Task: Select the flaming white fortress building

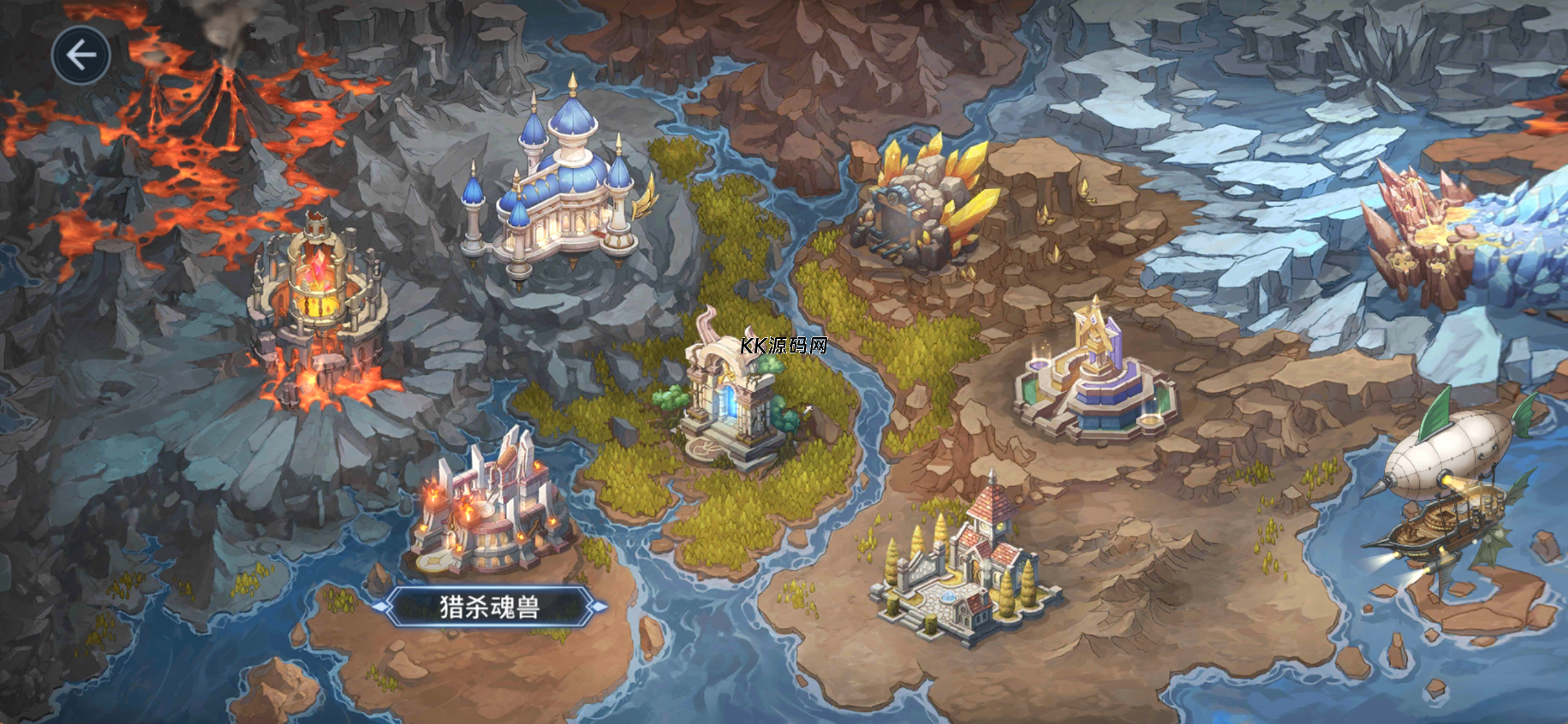Action: (x=488, y=509)
